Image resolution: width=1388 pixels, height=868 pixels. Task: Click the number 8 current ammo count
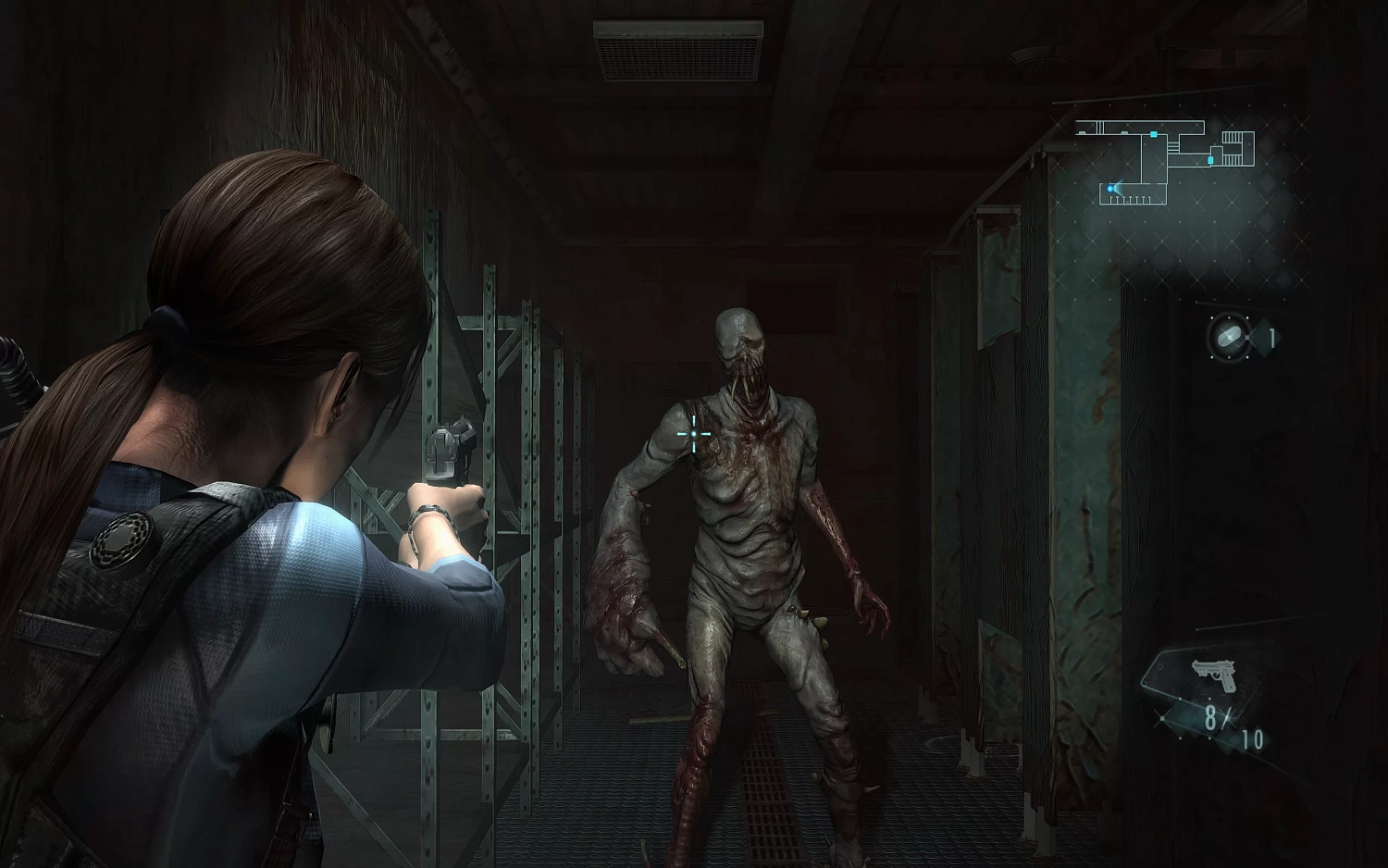(1212, 717)
